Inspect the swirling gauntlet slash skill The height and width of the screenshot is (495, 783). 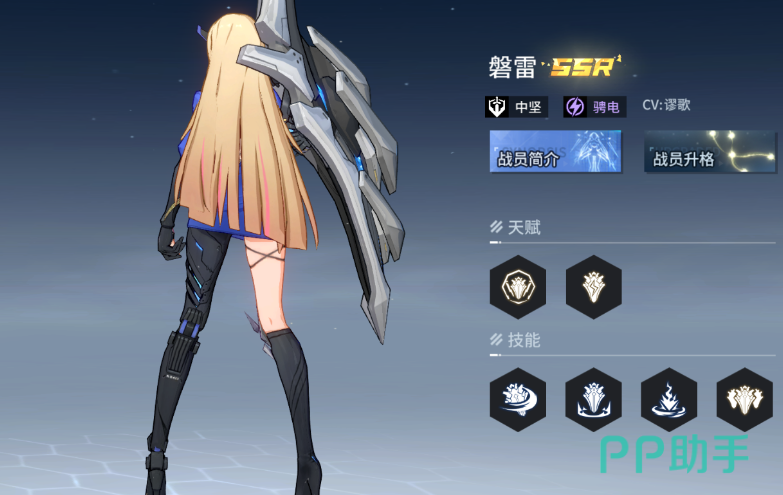pyautogui.click(x=517, y=399)
